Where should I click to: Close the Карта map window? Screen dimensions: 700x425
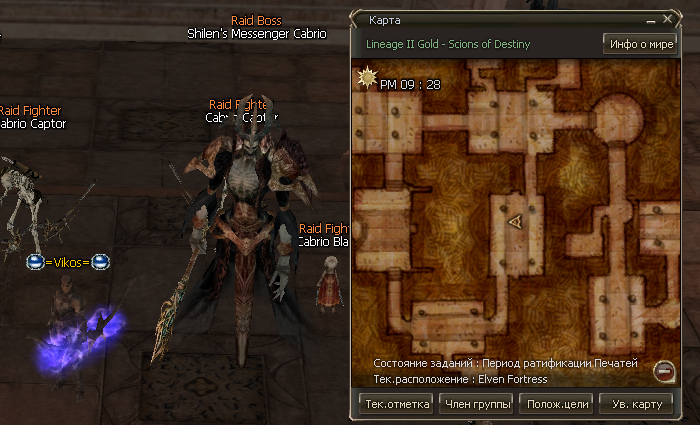(666, 19)
